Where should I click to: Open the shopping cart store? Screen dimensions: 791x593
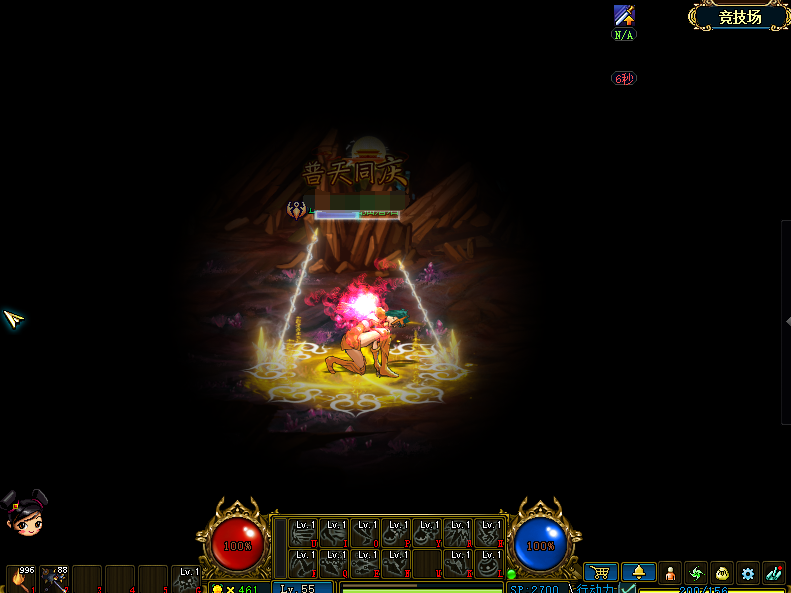(x=600, y=573)
